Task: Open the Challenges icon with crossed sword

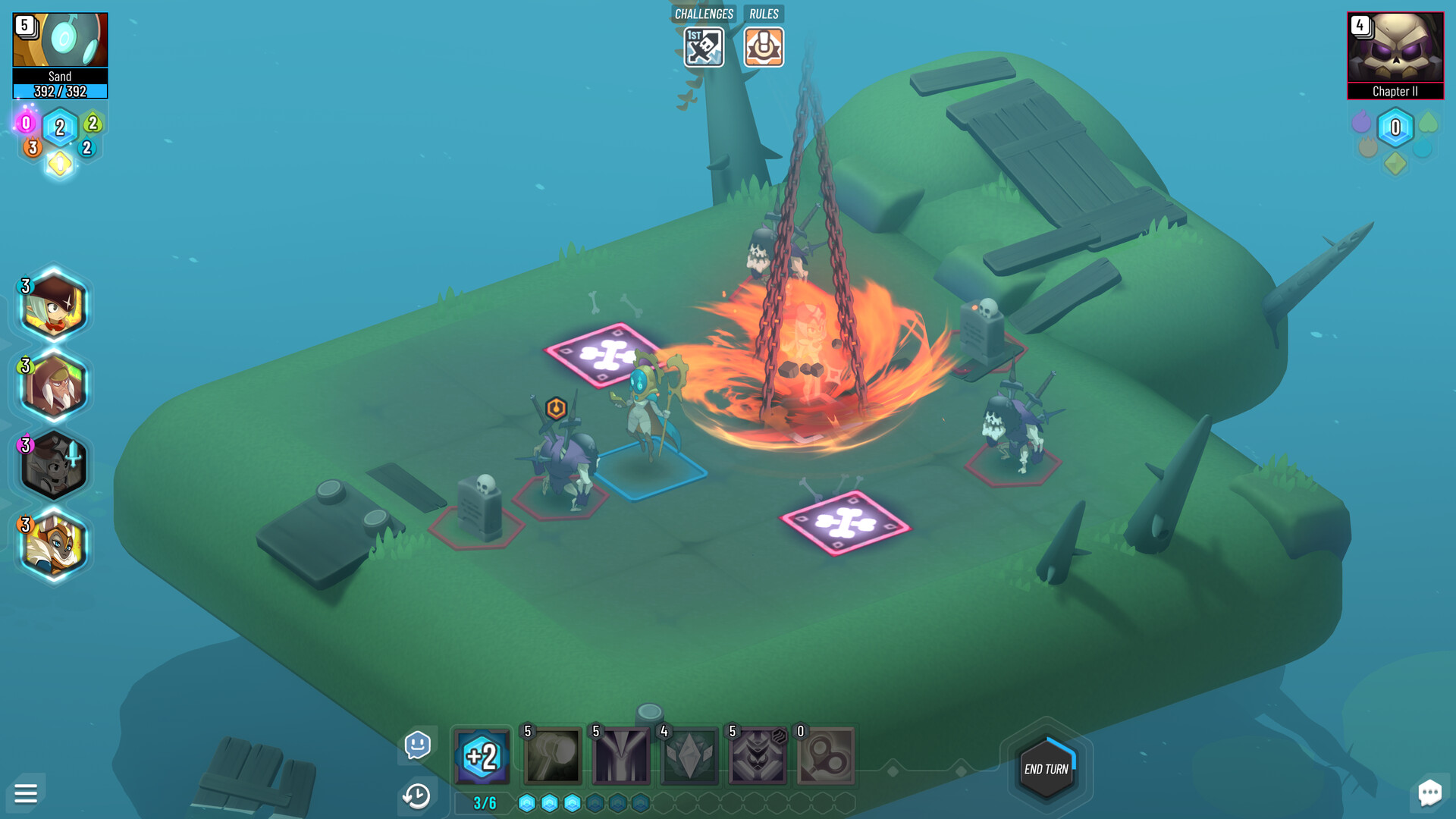Action: (x=704, y=48)
